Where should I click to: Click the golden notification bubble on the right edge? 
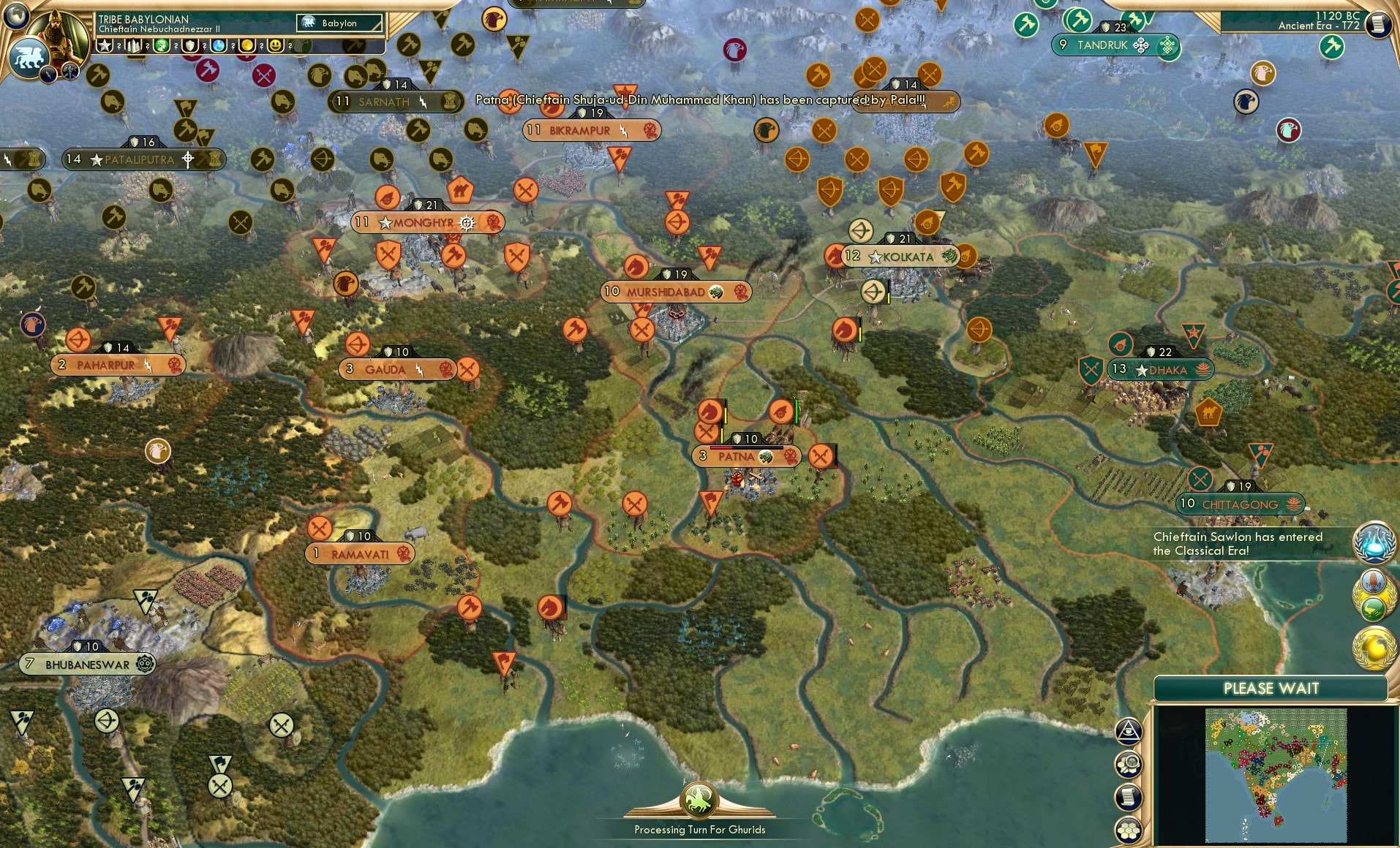(1374, 646)
